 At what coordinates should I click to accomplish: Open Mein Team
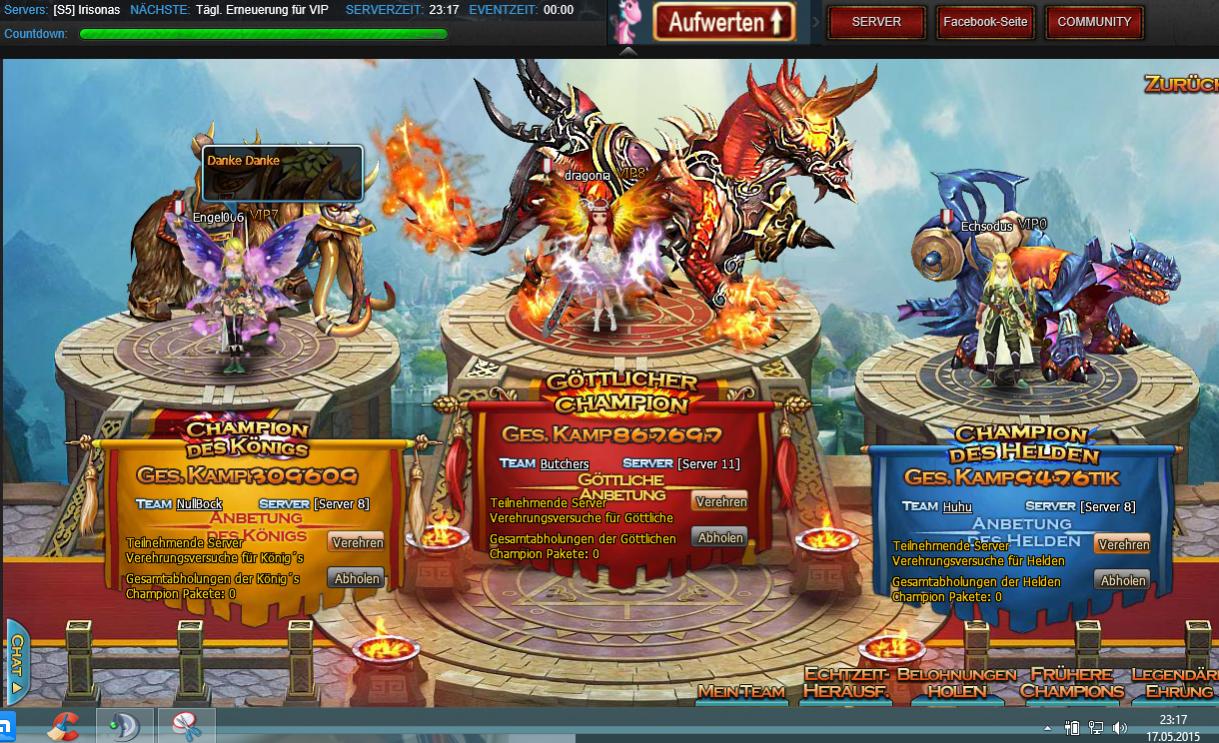pos(741,691)
